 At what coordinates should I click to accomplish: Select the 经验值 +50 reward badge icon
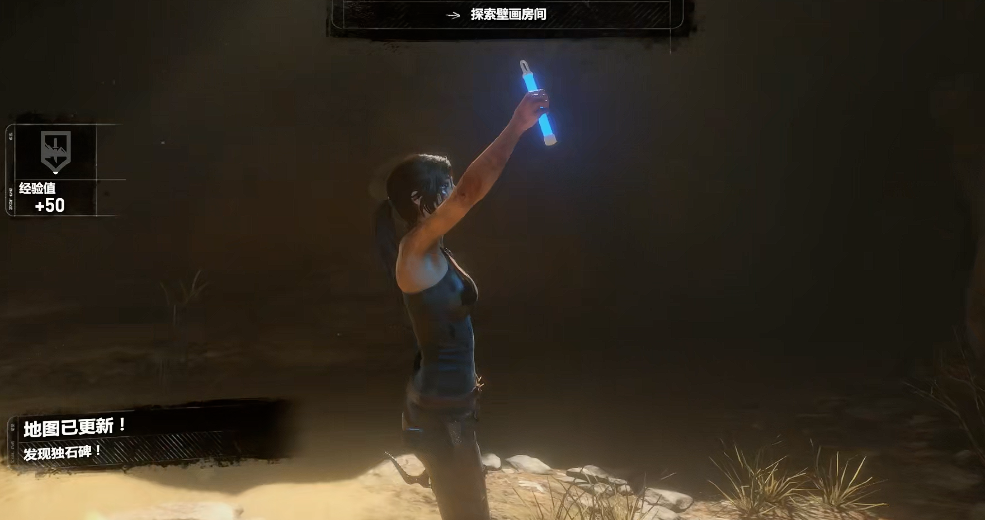click(55, 150)
